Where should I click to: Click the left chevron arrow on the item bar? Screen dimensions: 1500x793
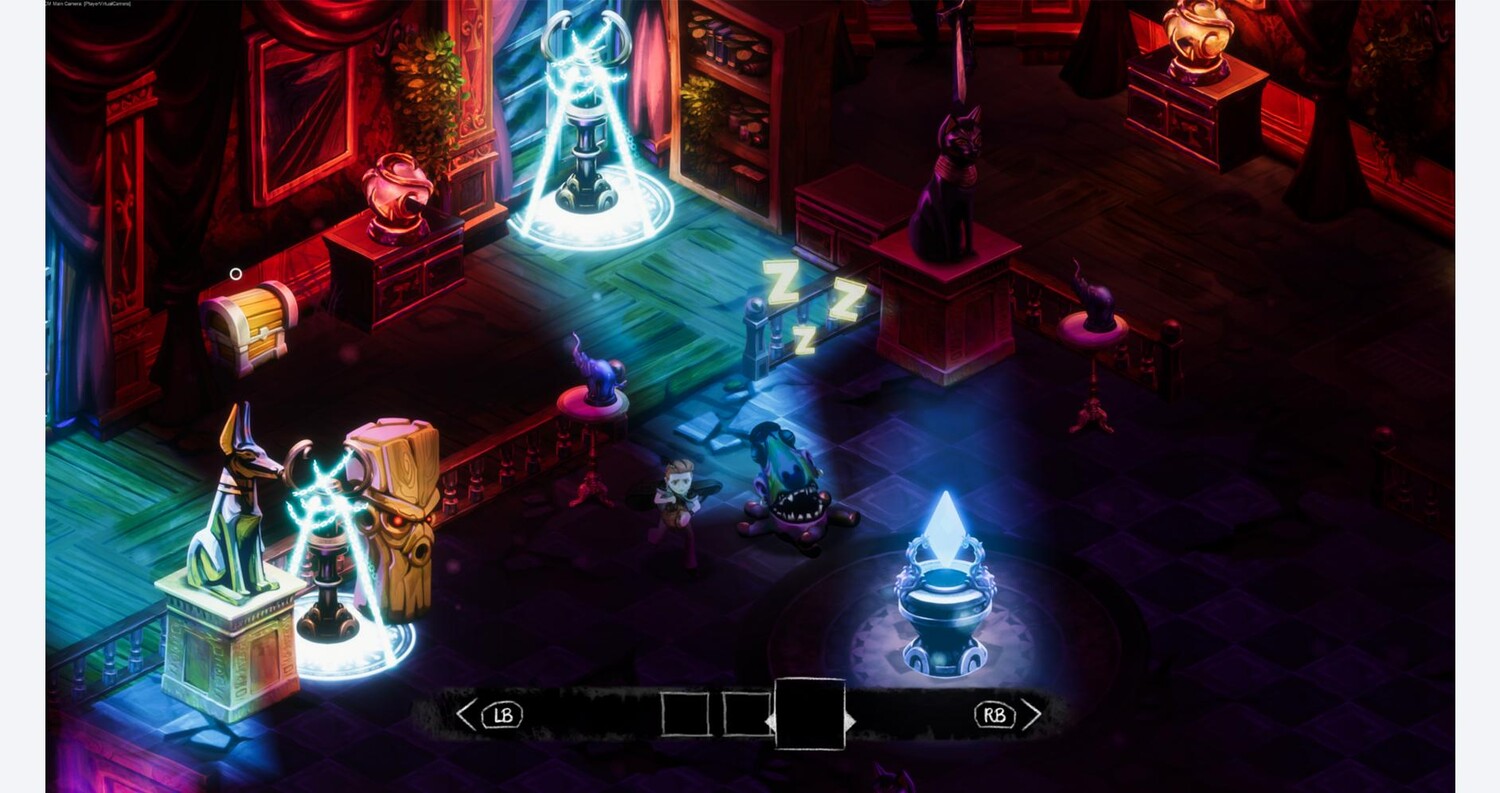click(466, 714)
